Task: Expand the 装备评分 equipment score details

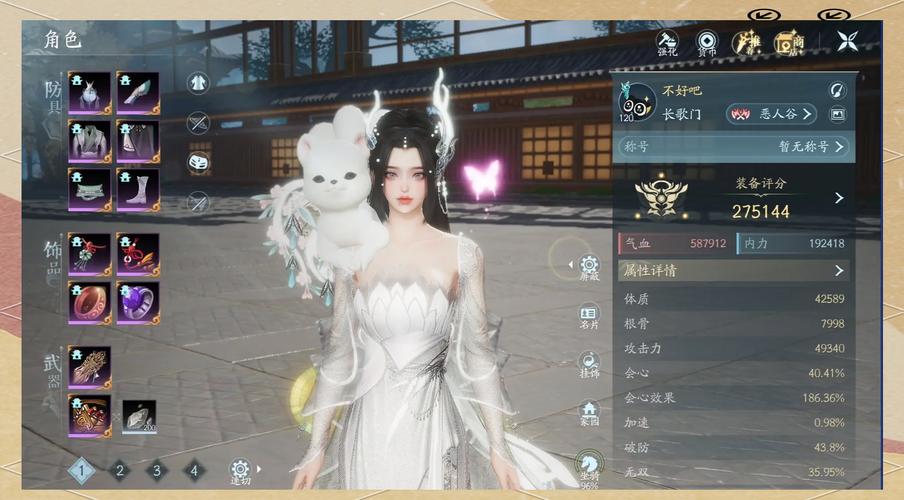Action: coord(839,199)
